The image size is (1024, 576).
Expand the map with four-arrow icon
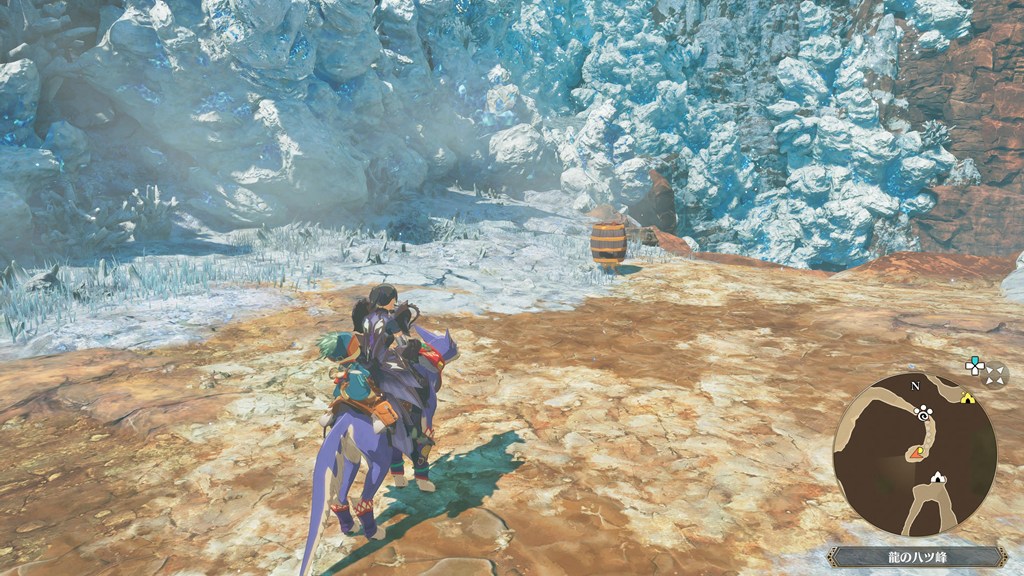[x=995, y=375]
